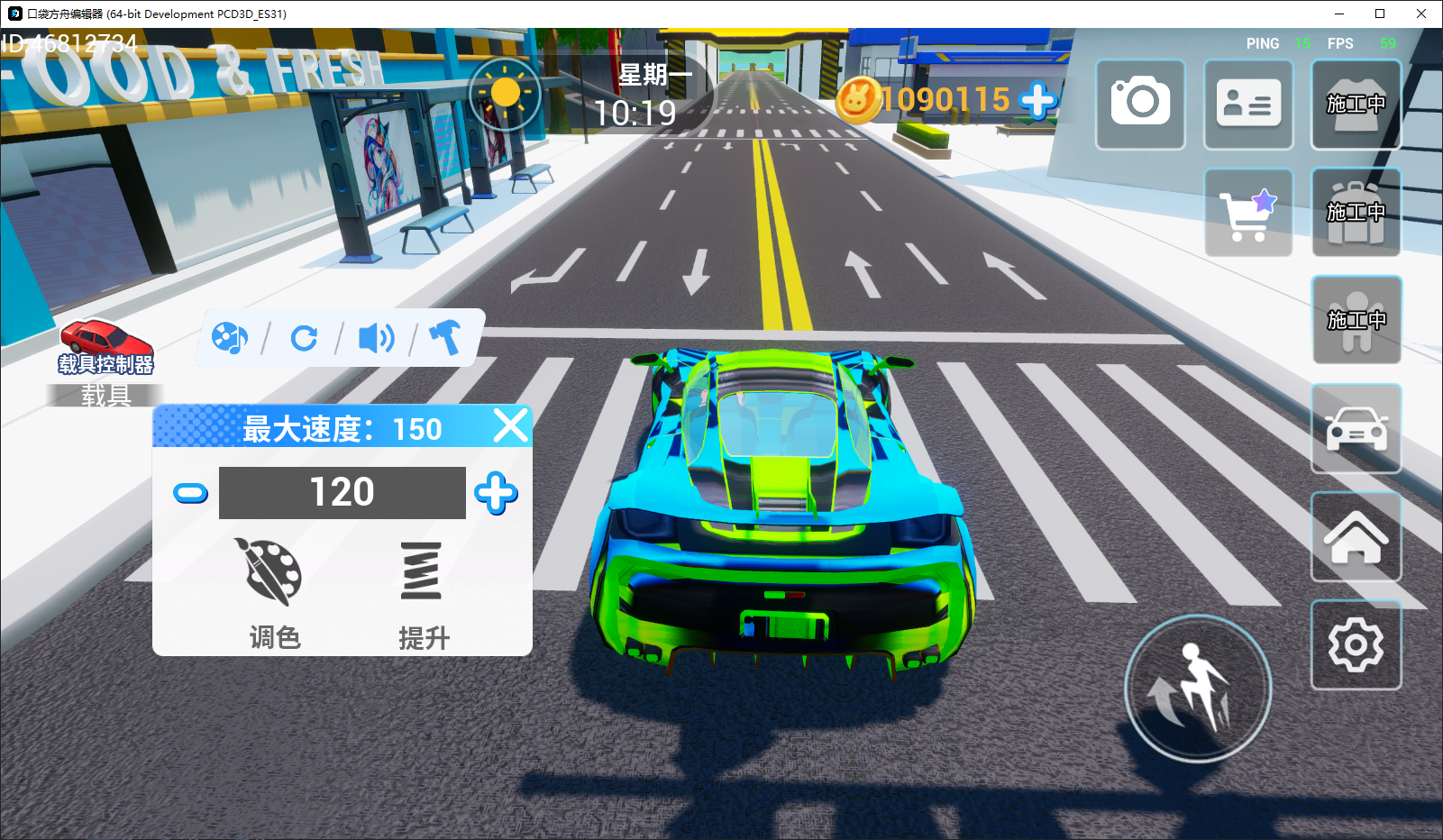1443x840 pixels.
Task: Click the music disc toolbar icon
Action: click(x=229, y=338)
